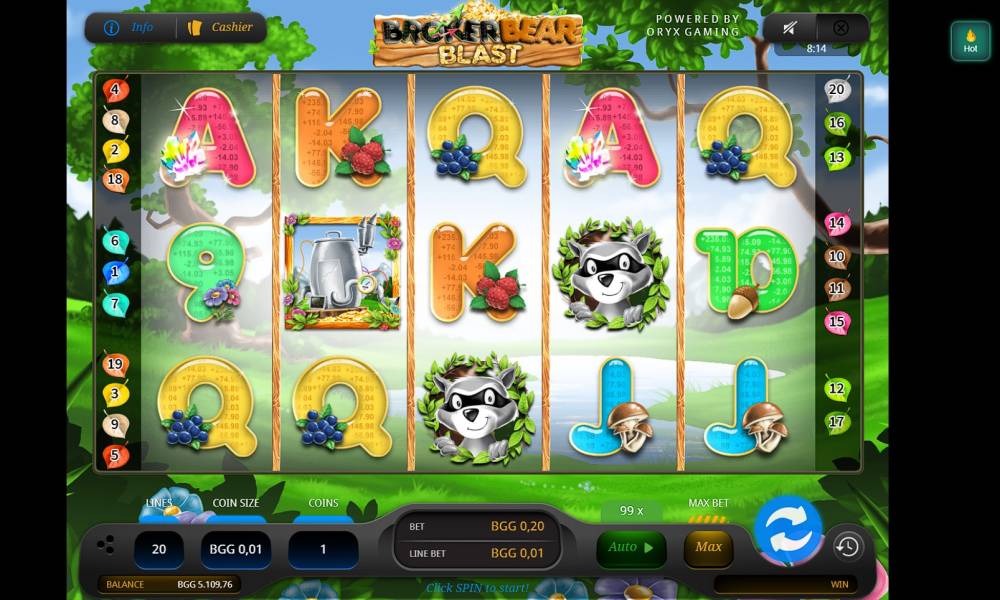1000x600 pixels.
Task: Open the Info panel
Action: [x=130, y=27]
